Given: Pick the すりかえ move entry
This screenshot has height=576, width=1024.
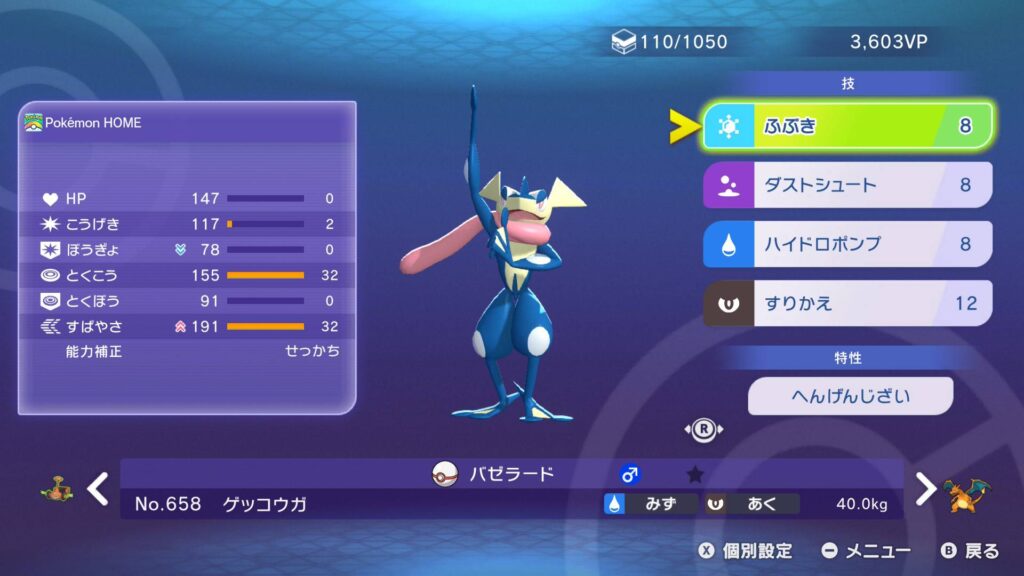Looking at the screenshot, I should pyautogui.click(x=848, y=303).
